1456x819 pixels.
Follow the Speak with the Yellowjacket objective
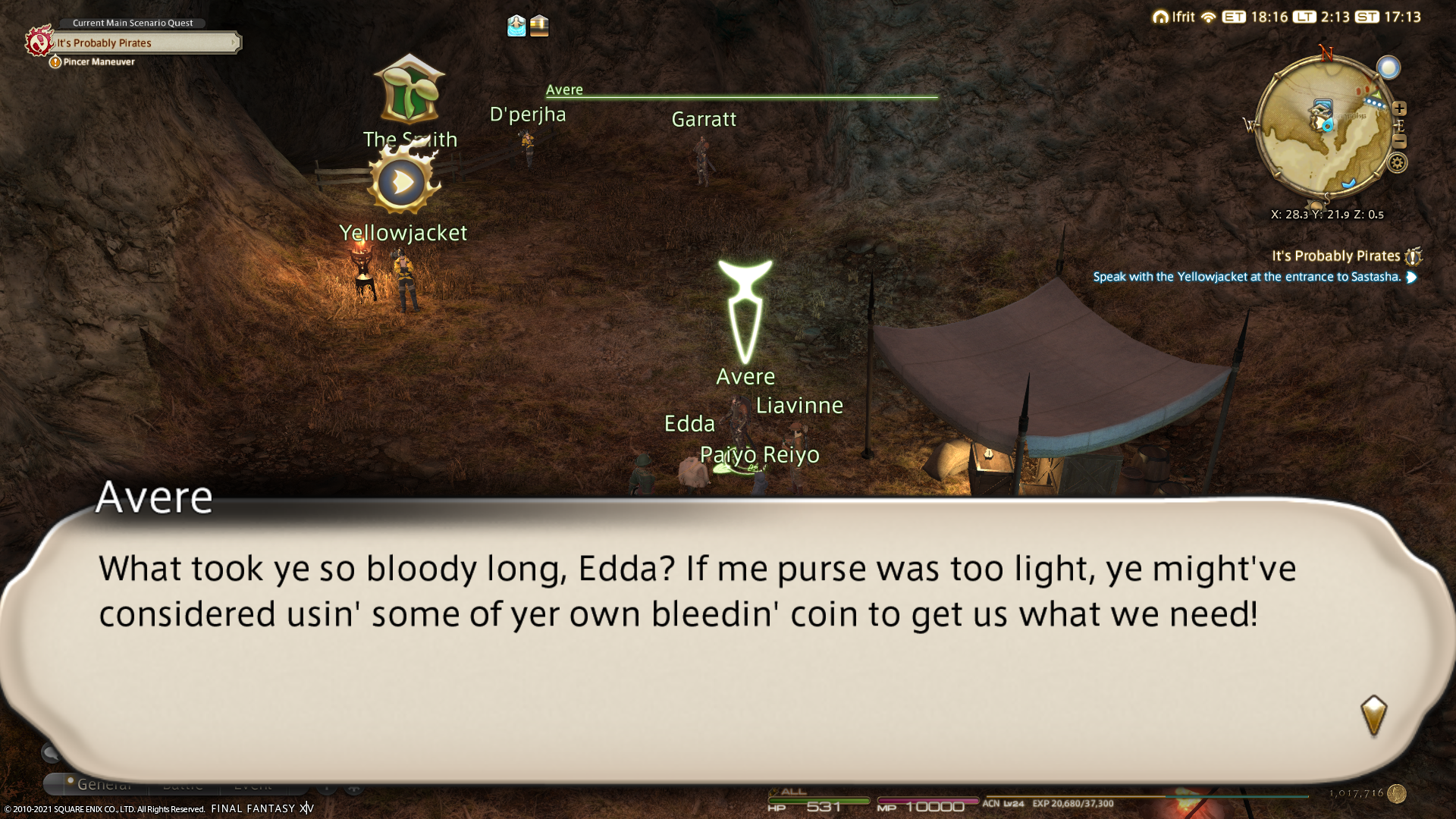click(x=1247, y=277)
